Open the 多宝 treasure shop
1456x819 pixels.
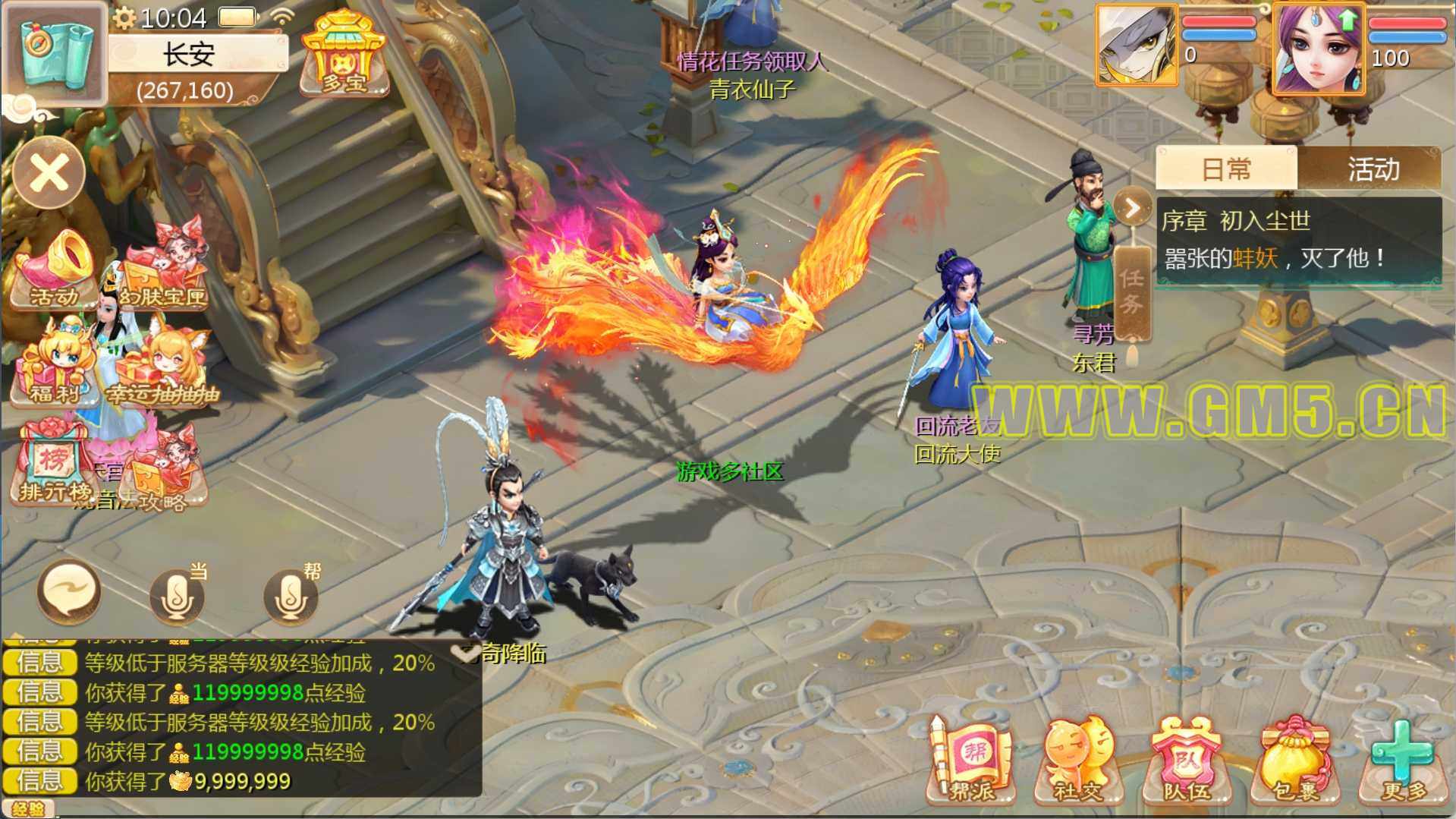(x=344, y=55)
